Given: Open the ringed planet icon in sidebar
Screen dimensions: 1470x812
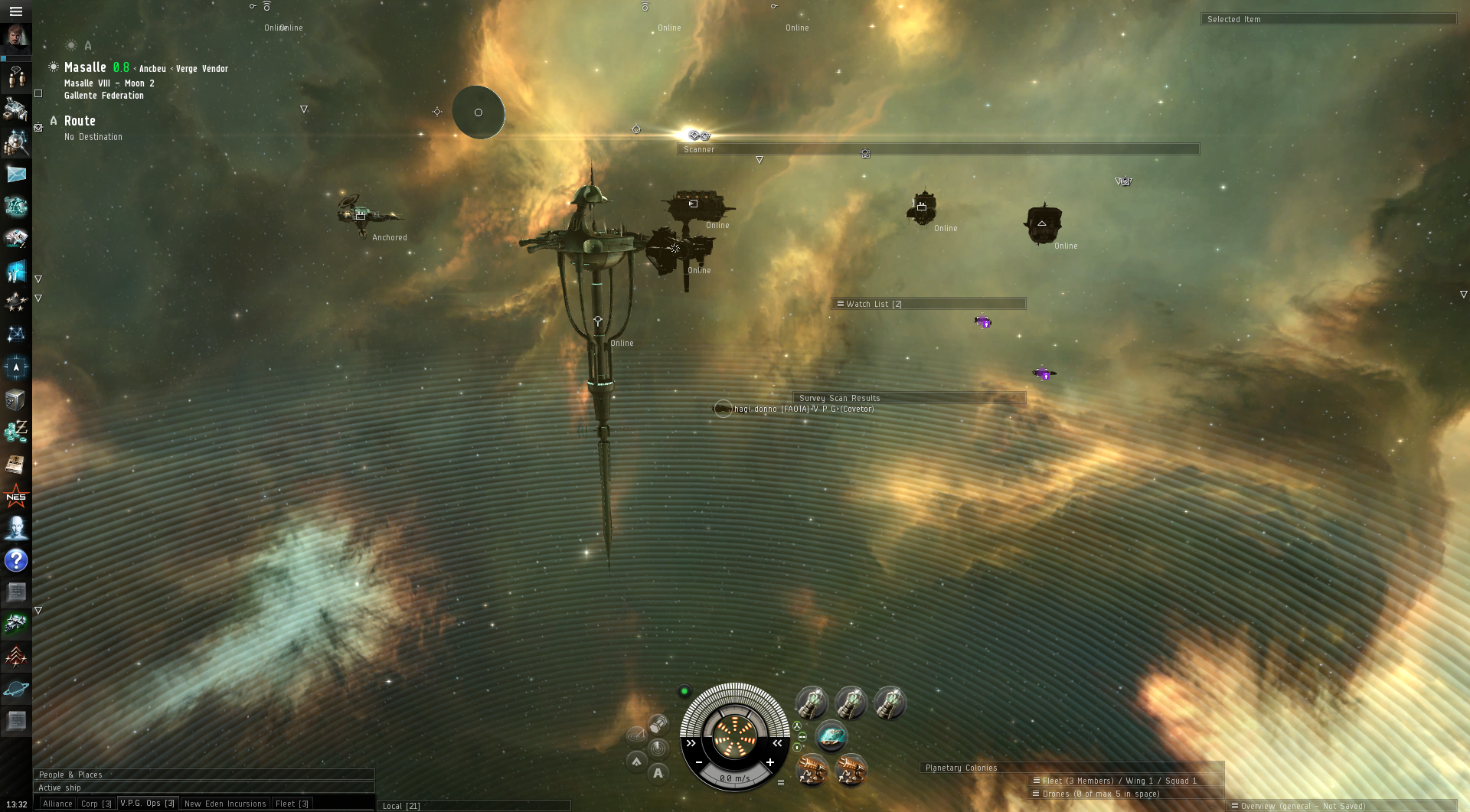Looking at the screenshot, I should click(16, 689).
